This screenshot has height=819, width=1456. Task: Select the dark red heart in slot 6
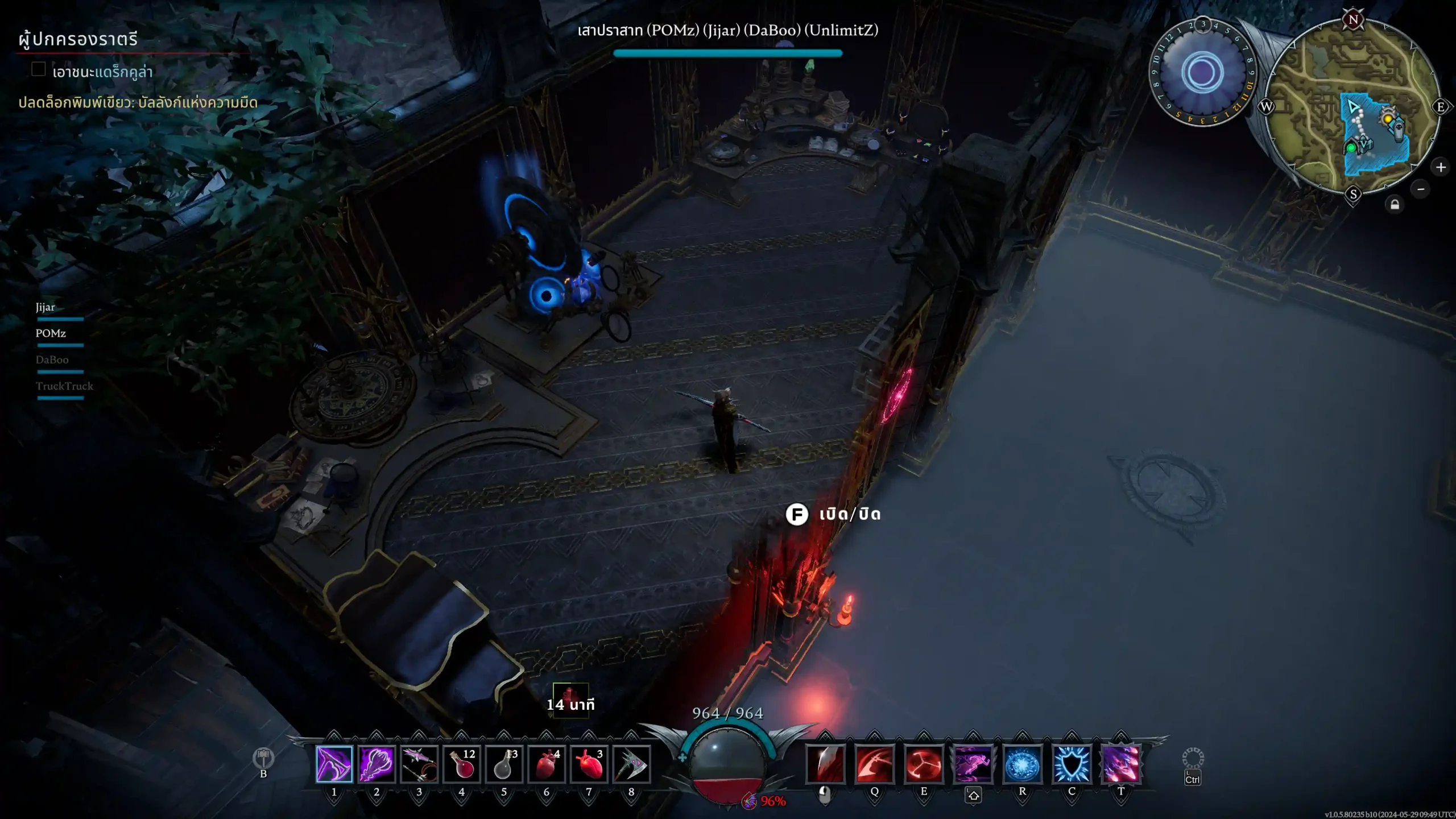pos(547,764)
